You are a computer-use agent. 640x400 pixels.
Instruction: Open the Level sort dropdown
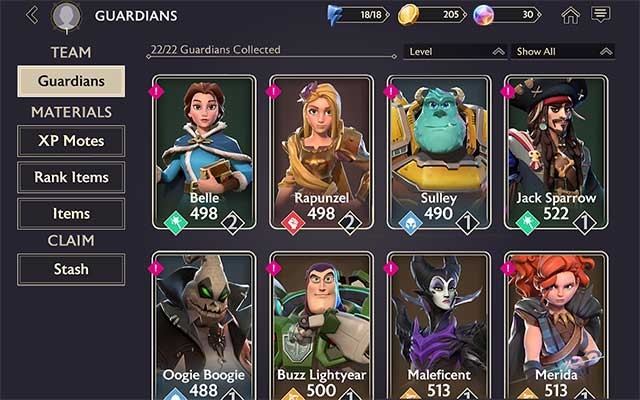[x=455, y=51]
